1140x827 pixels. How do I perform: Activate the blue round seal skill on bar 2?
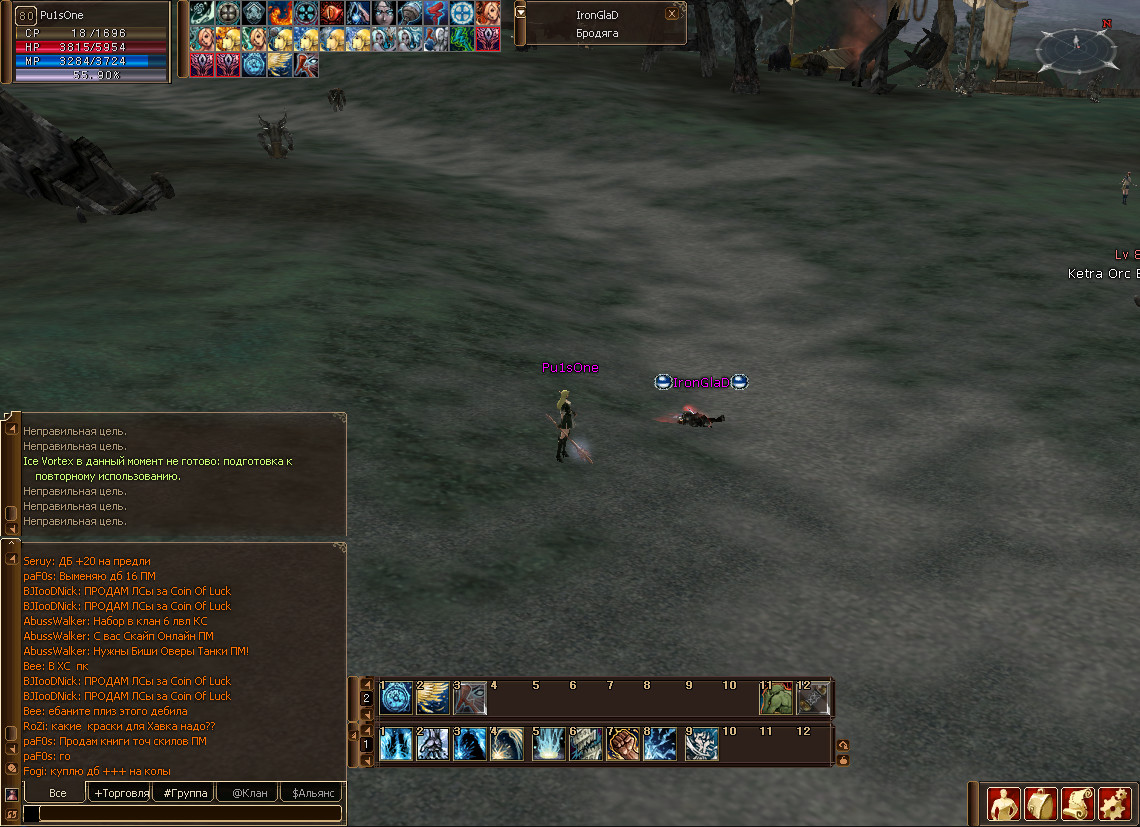pyautogui.click(x=396, y=698)
